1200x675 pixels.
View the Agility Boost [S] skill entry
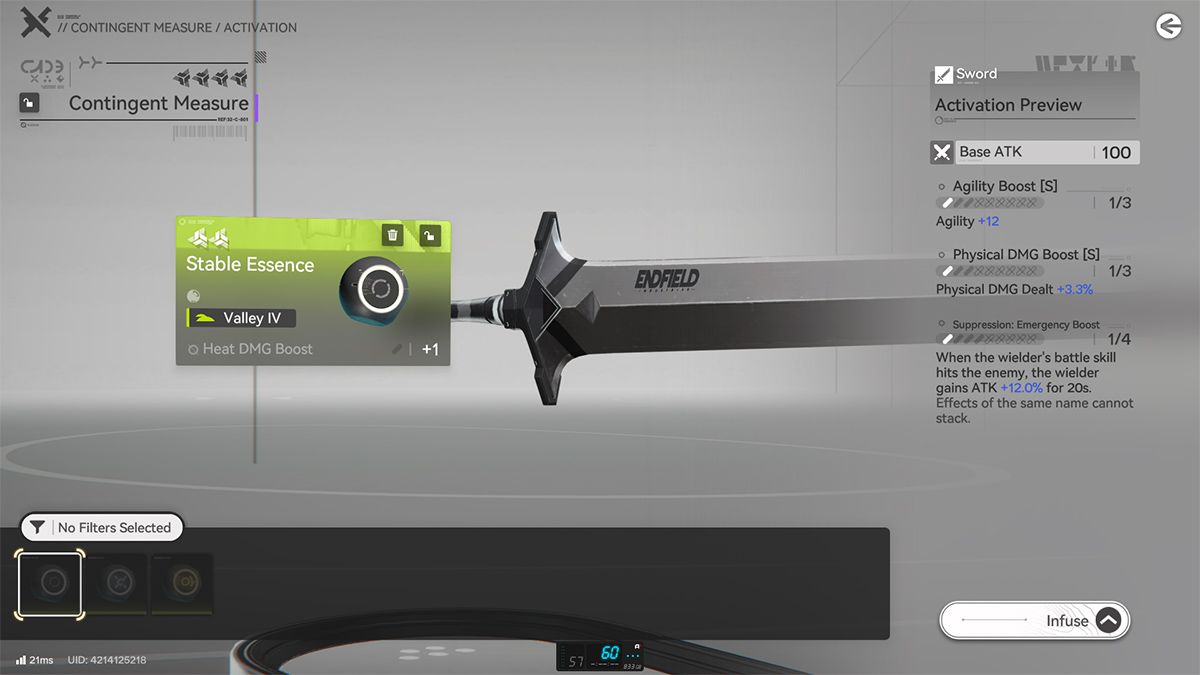point(1005,187)
